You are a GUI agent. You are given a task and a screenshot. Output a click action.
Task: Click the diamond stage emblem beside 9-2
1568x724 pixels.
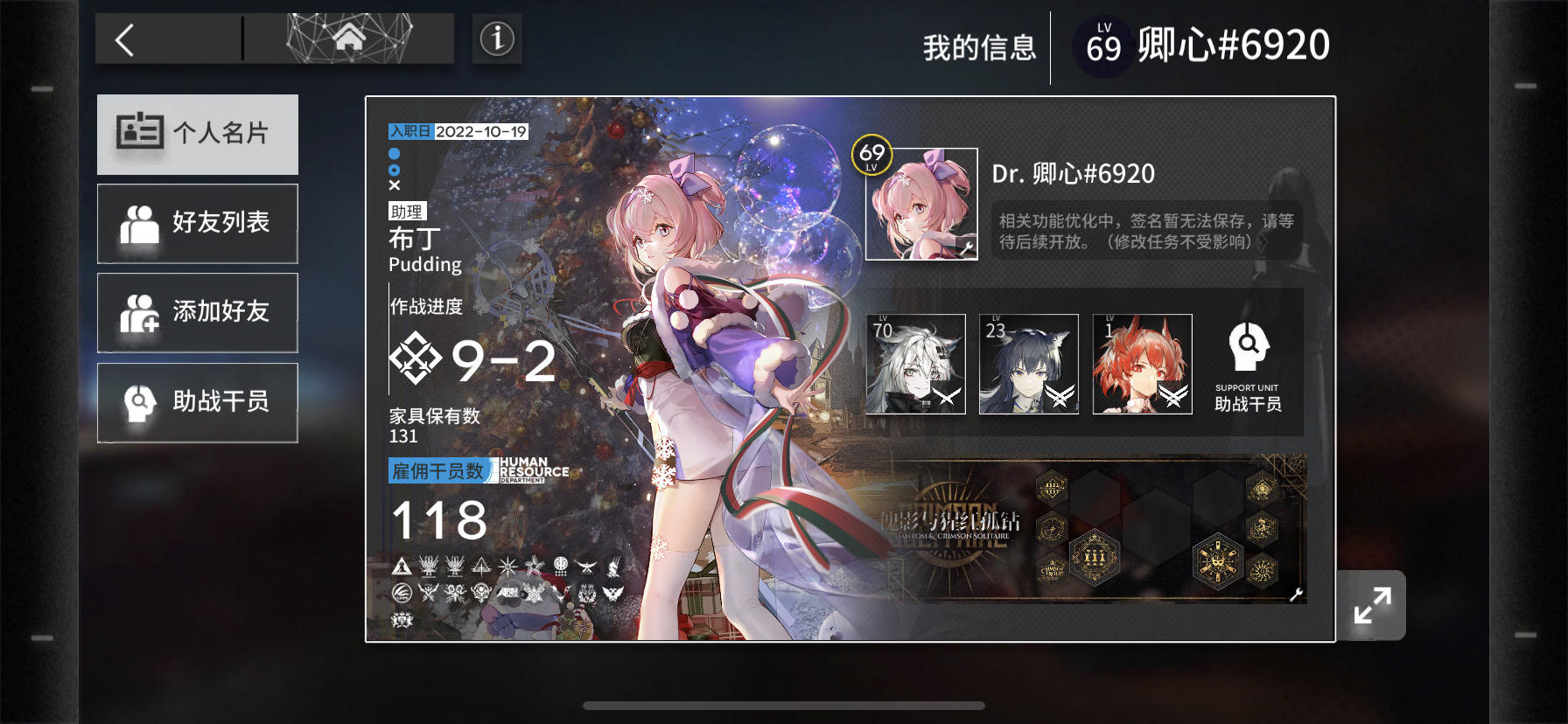(x=416, y=359)
